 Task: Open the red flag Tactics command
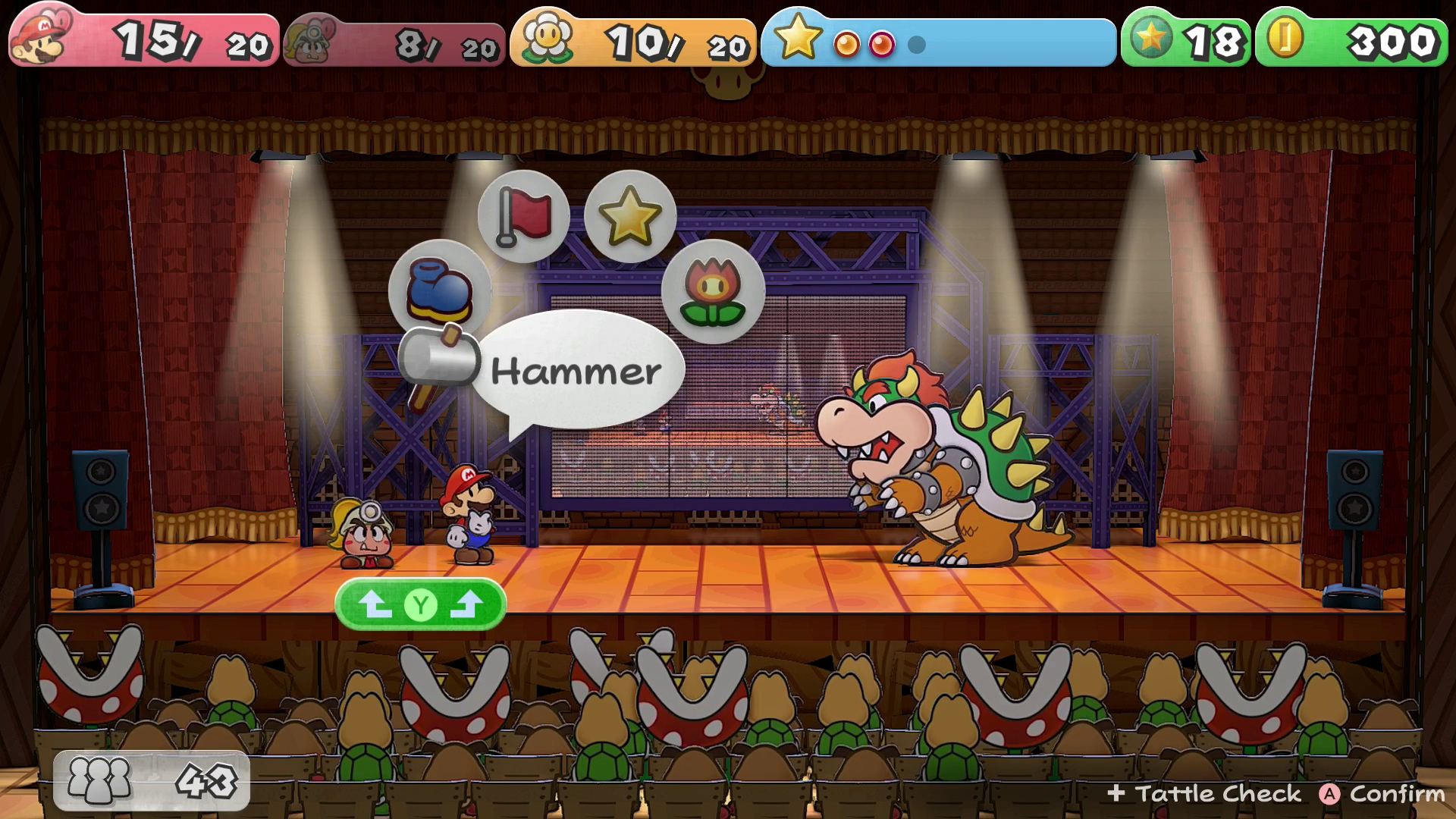coord(523,216)
